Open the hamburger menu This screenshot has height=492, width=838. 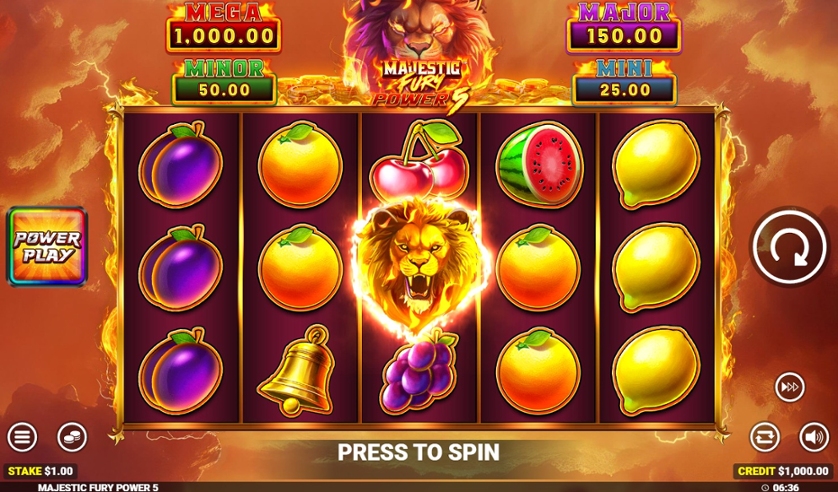(22, 437)
